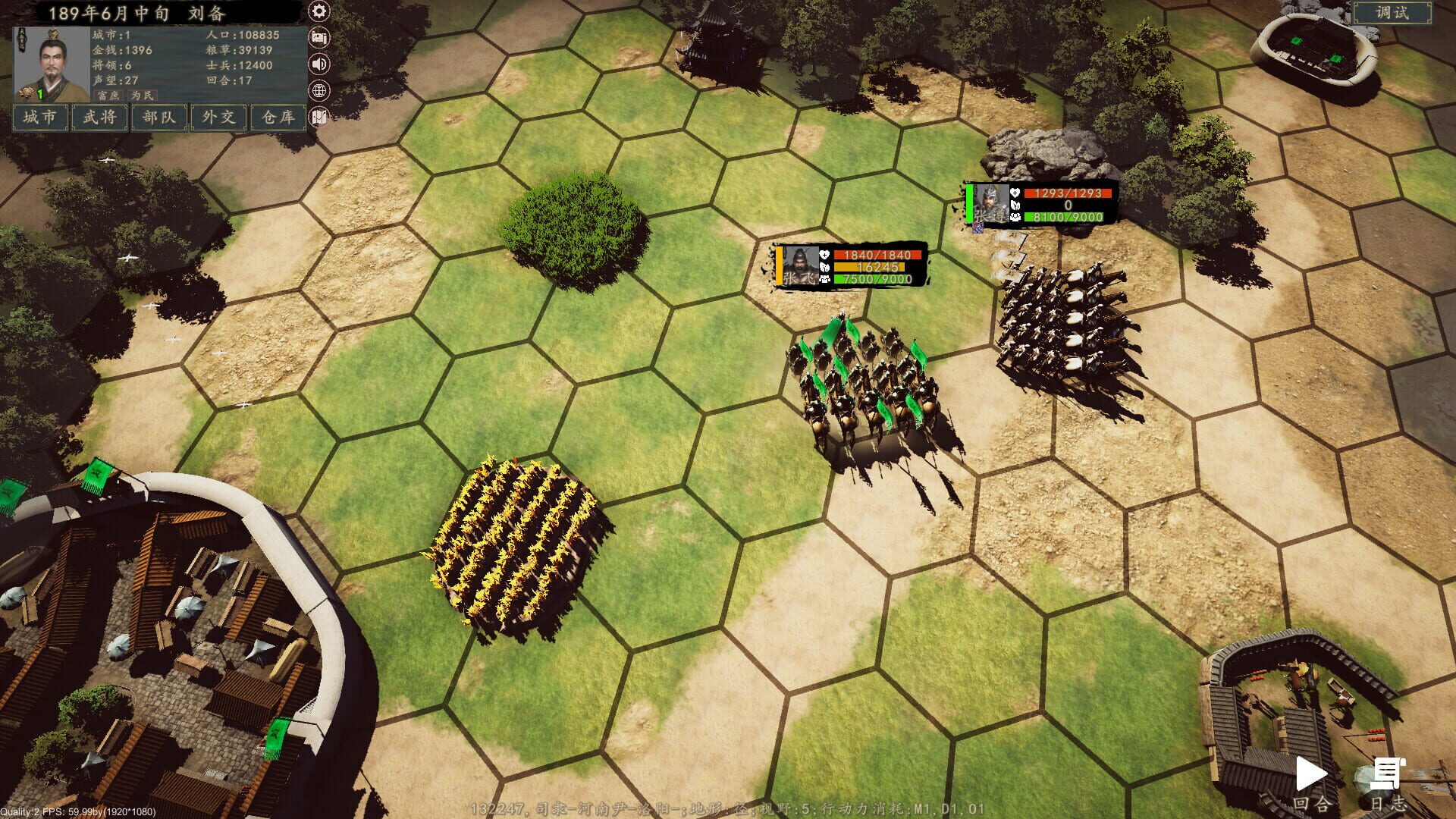Switch to the 部队 troops tab

pos(158,118)
